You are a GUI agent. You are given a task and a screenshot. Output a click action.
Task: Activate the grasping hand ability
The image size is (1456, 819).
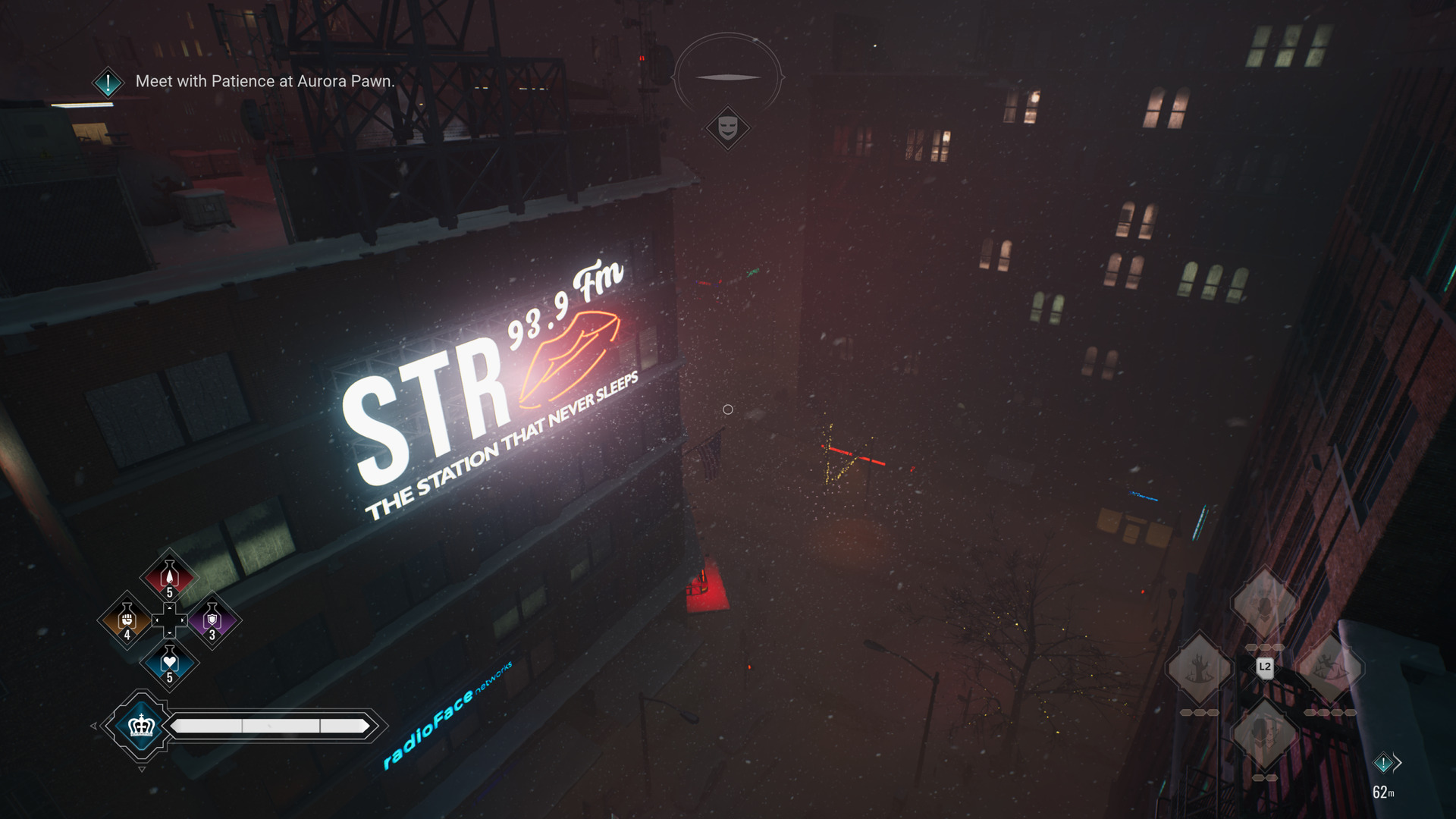[1199, 669]
